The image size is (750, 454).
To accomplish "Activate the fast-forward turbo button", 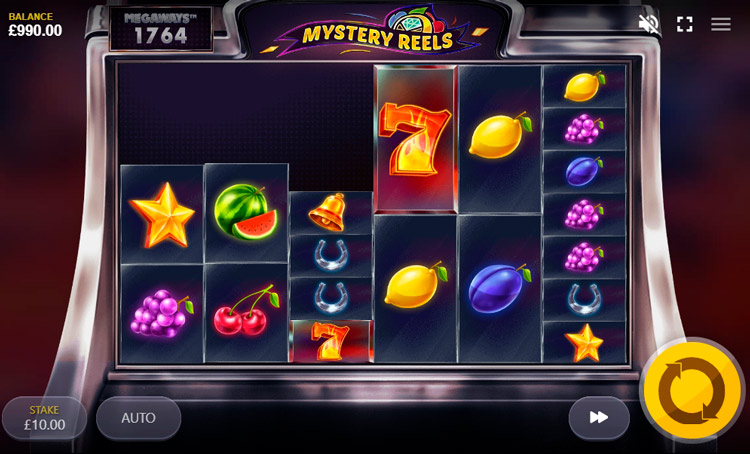I will pos(599,418).
